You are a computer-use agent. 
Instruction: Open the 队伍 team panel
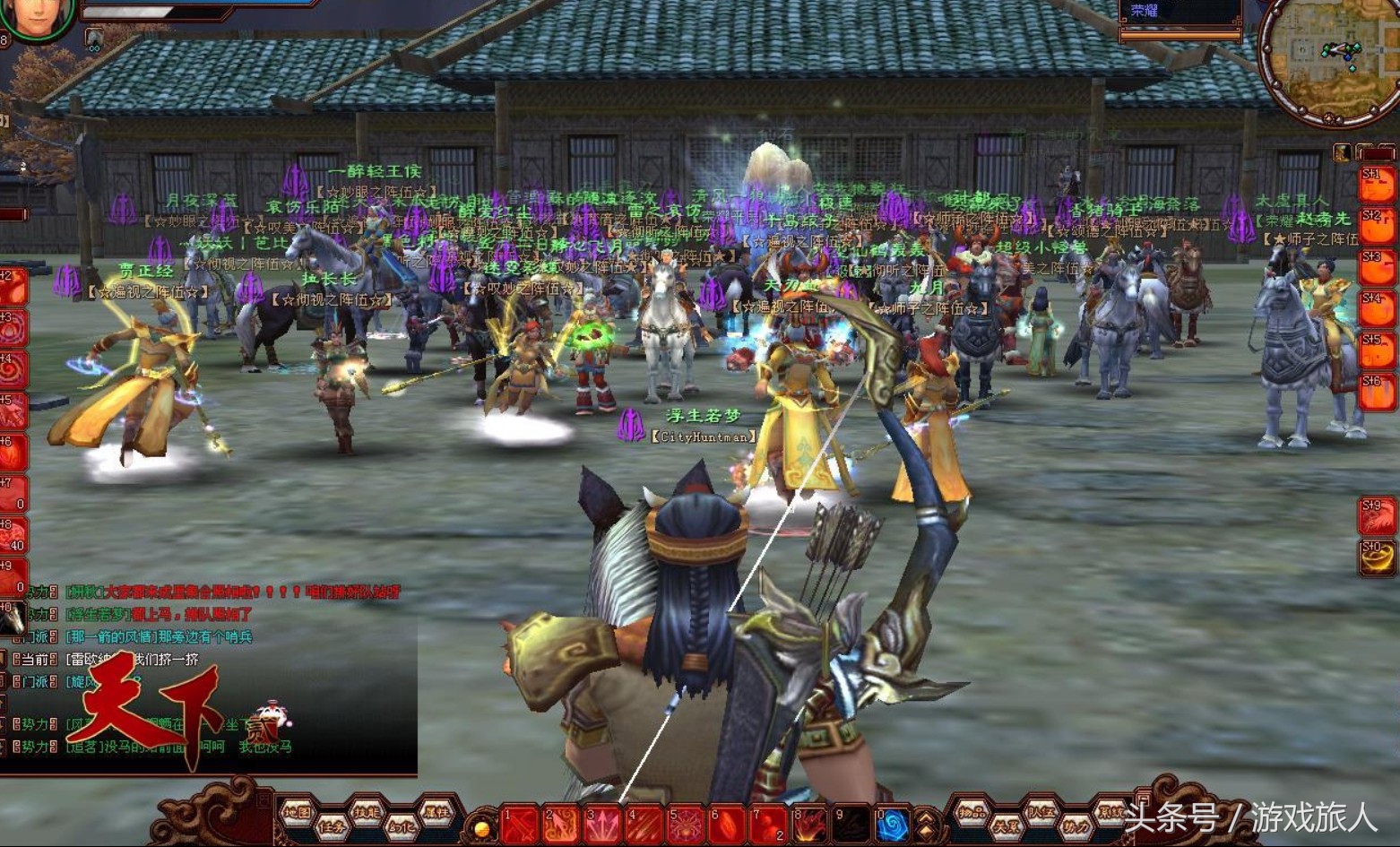click(1041, 812)
